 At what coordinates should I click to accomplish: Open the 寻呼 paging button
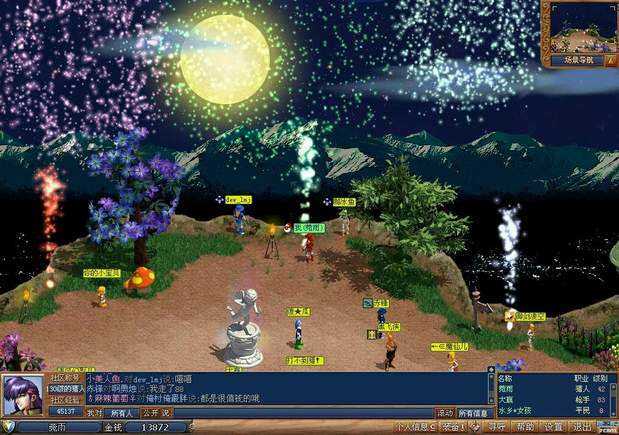[497, 427]
